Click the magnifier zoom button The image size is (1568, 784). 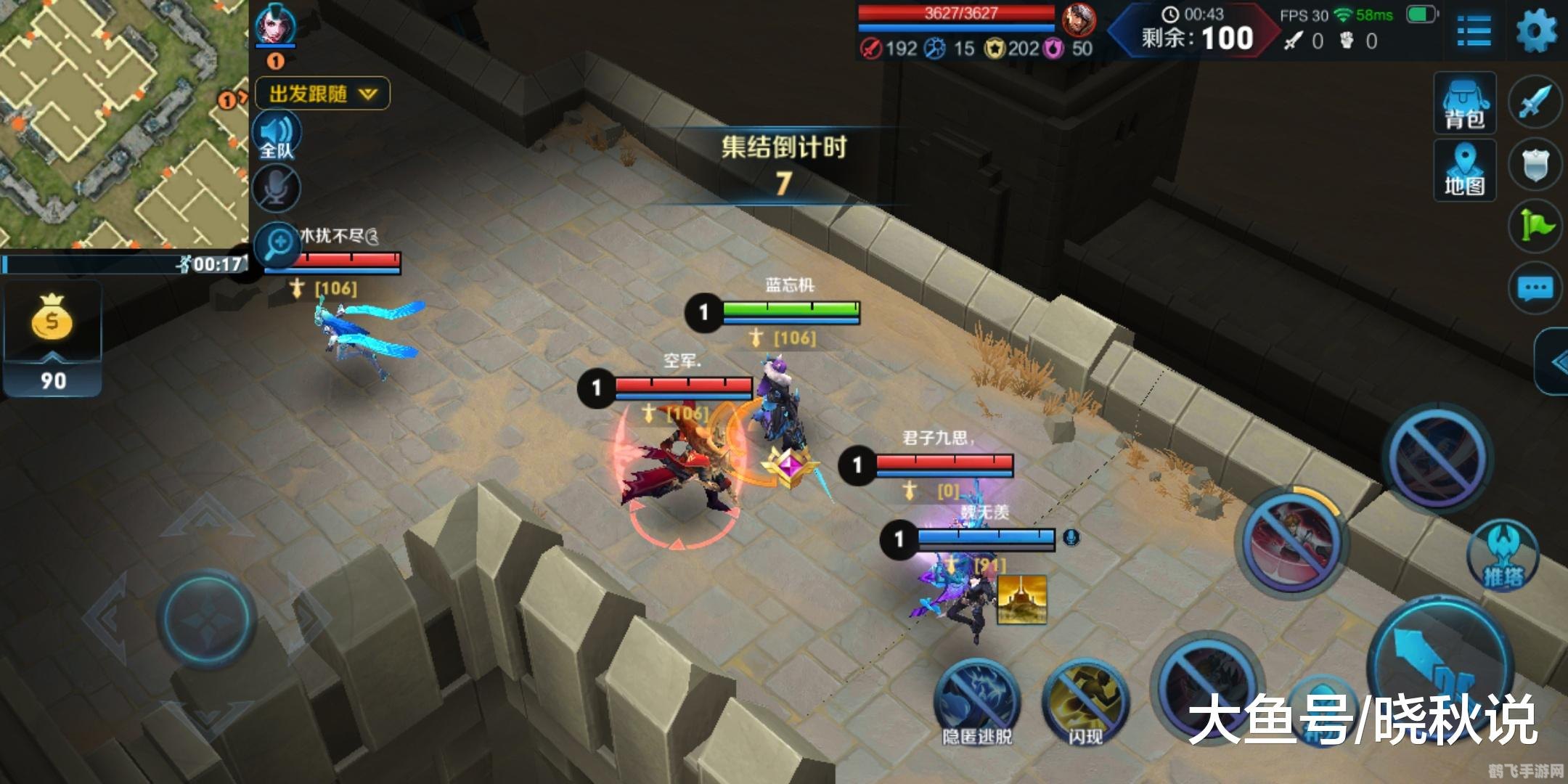(278, 243)
